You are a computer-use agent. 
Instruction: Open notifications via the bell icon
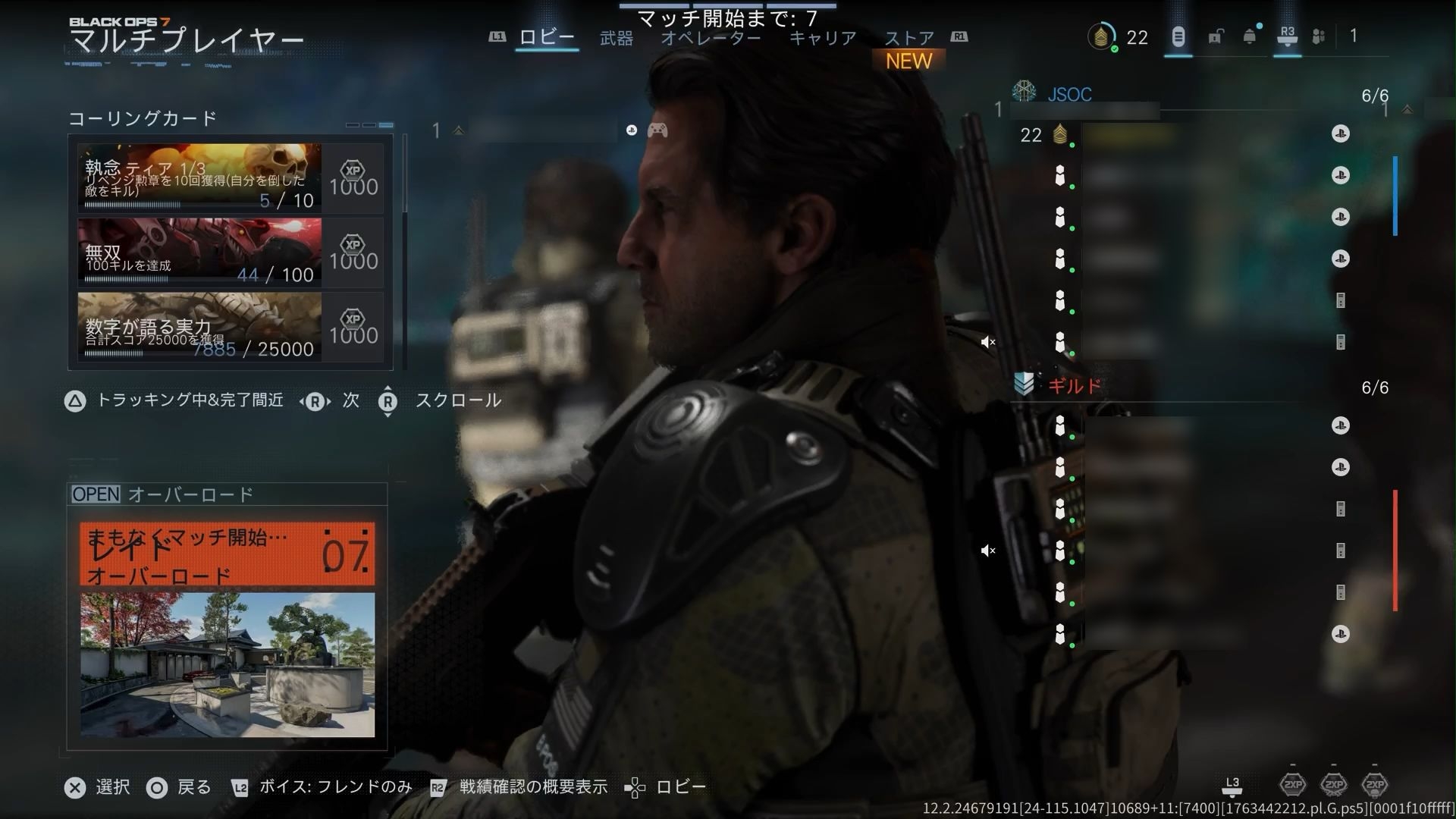(1247, 36)
